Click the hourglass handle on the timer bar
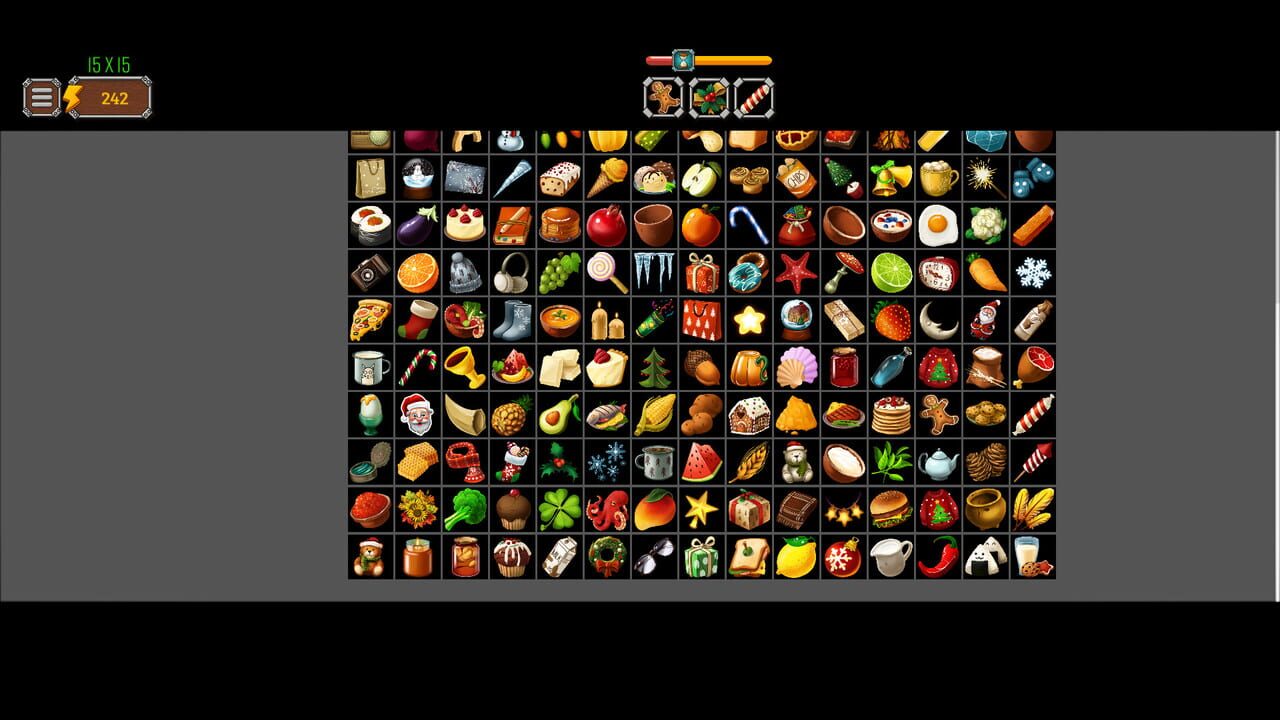The height and width of the screenshot is (720, 1280). pyautogui.click(x=684, y=59)
